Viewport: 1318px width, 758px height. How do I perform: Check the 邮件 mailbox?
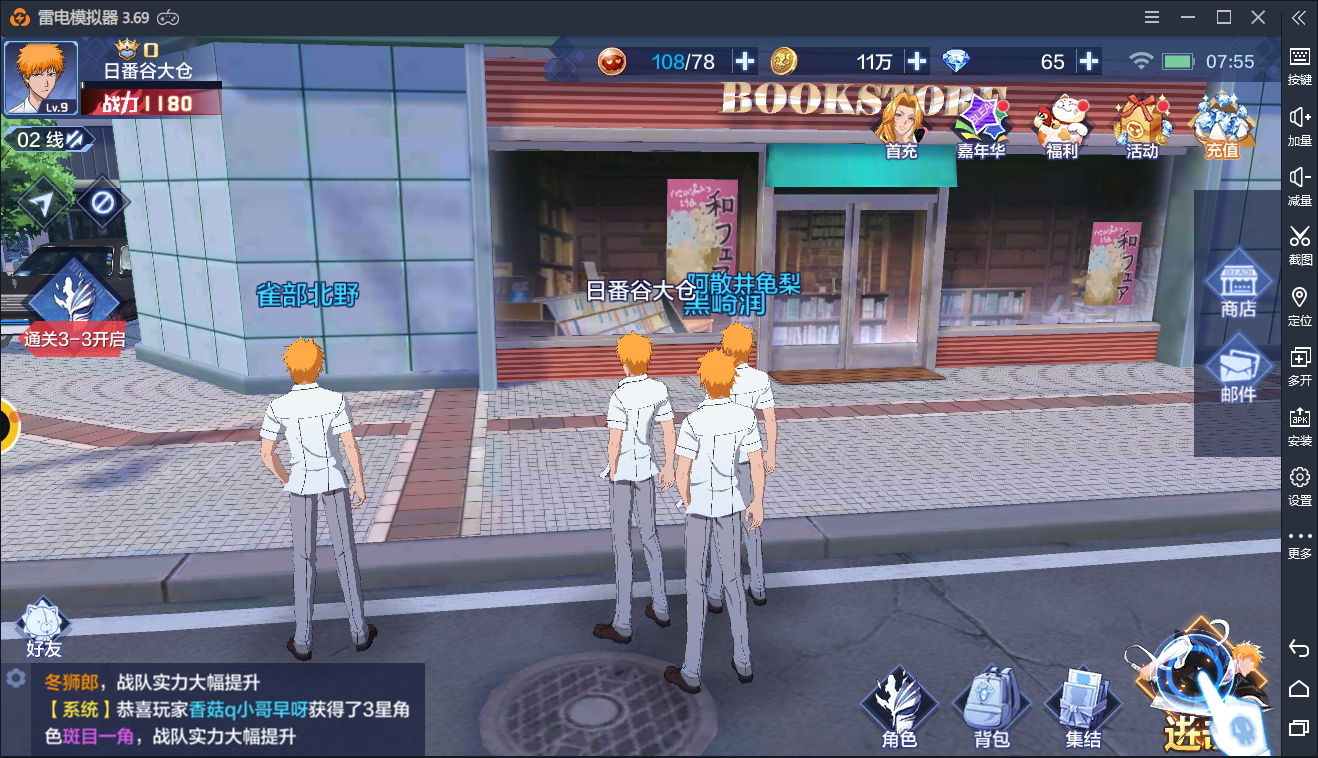(1238, 370)
